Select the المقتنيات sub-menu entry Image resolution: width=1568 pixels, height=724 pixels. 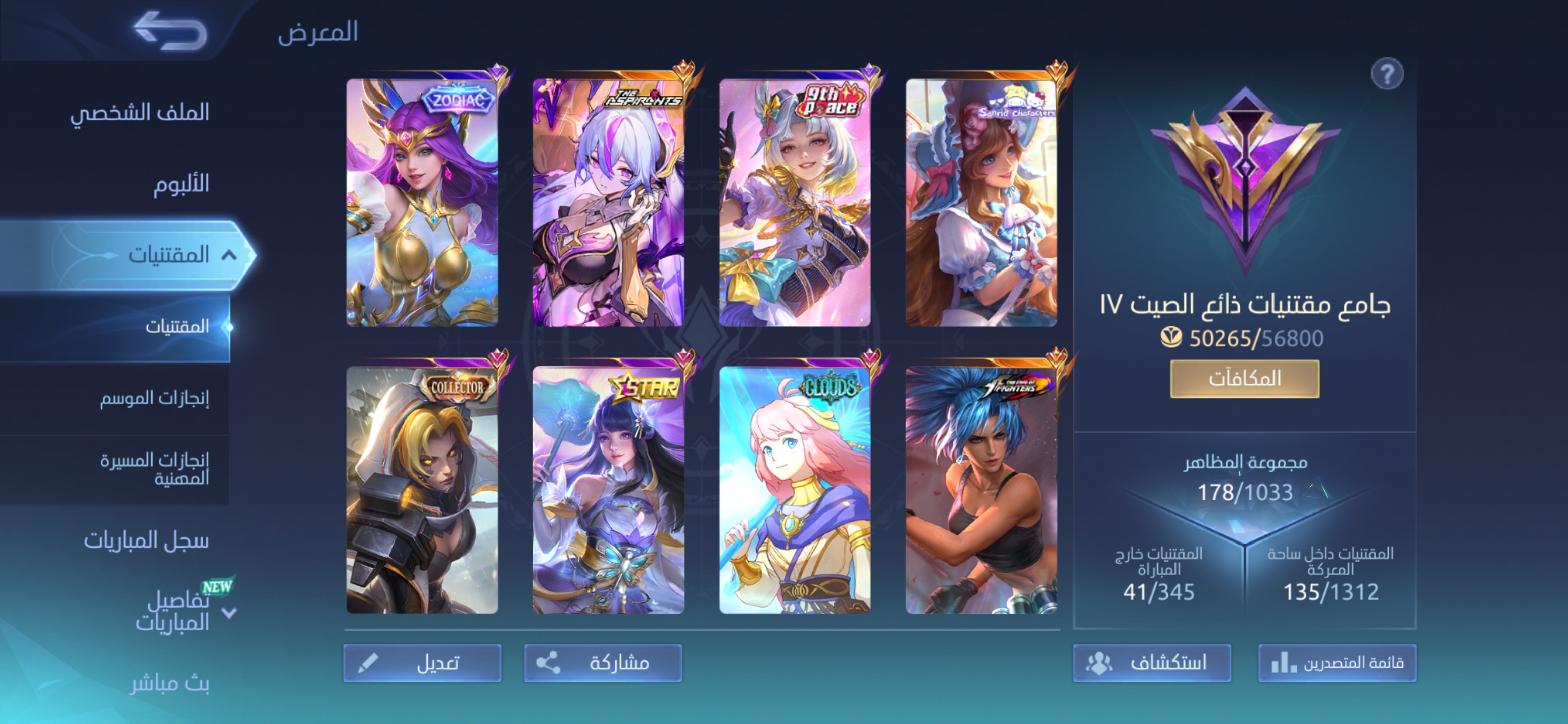click(176, 327)
